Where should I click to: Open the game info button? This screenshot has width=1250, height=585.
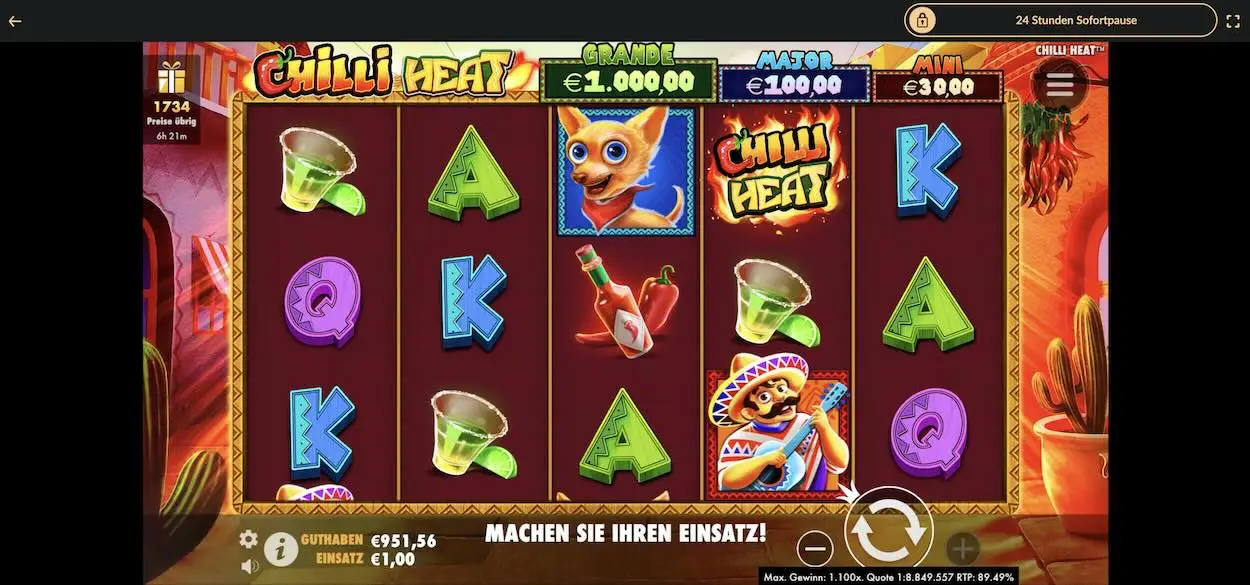point(281,547)
